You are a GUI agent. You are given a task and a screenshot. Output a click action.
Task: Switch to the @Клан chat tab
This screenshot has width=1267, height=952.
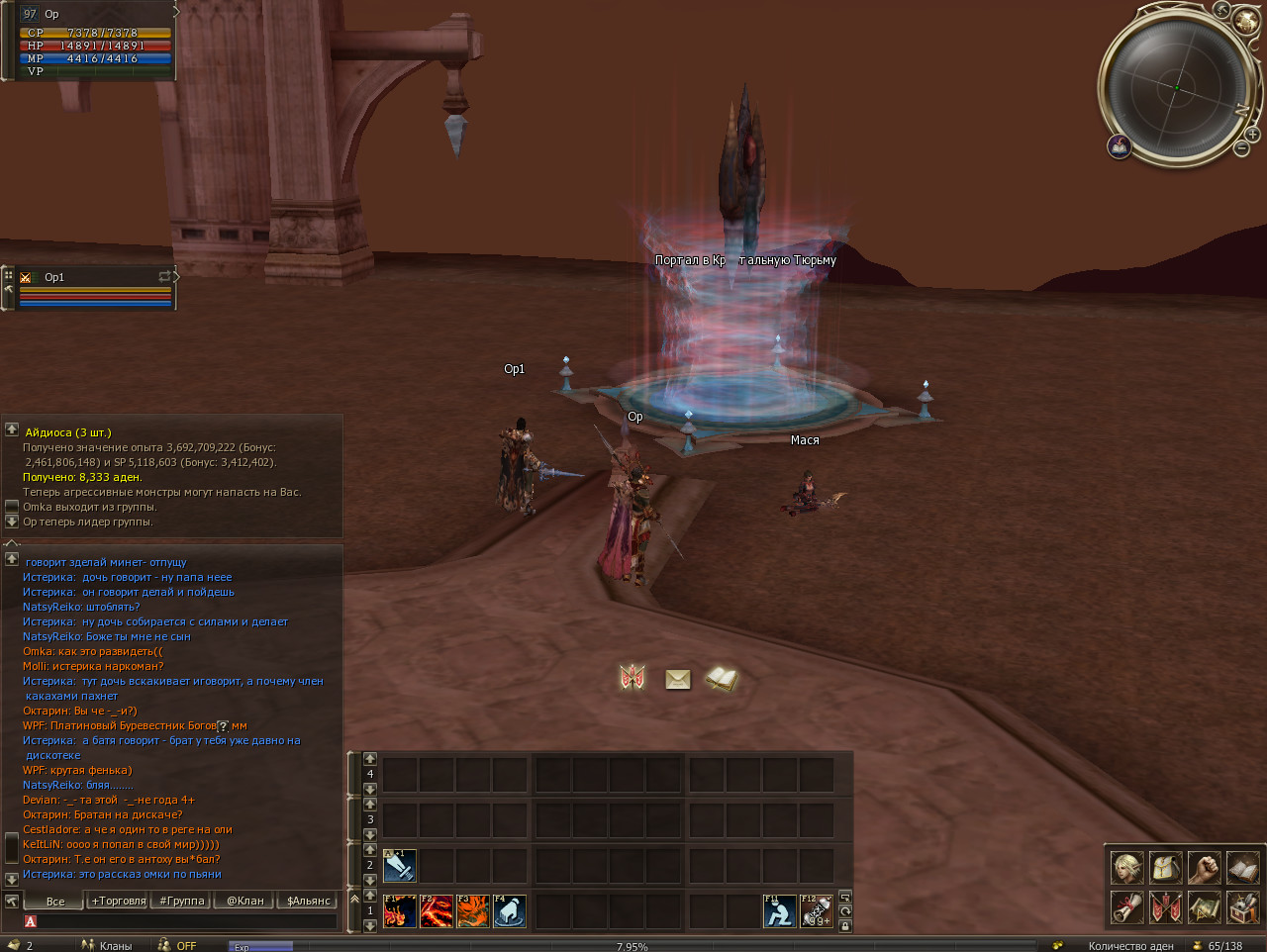click(244, 901)
